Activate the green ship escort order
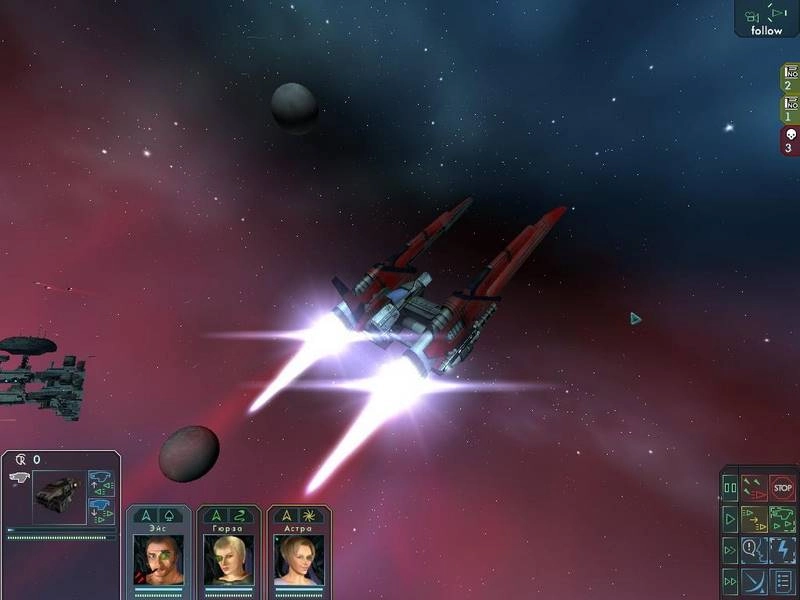Image resolution: width=800 pixels, height=600 pixels. click(x=782, y=520)
